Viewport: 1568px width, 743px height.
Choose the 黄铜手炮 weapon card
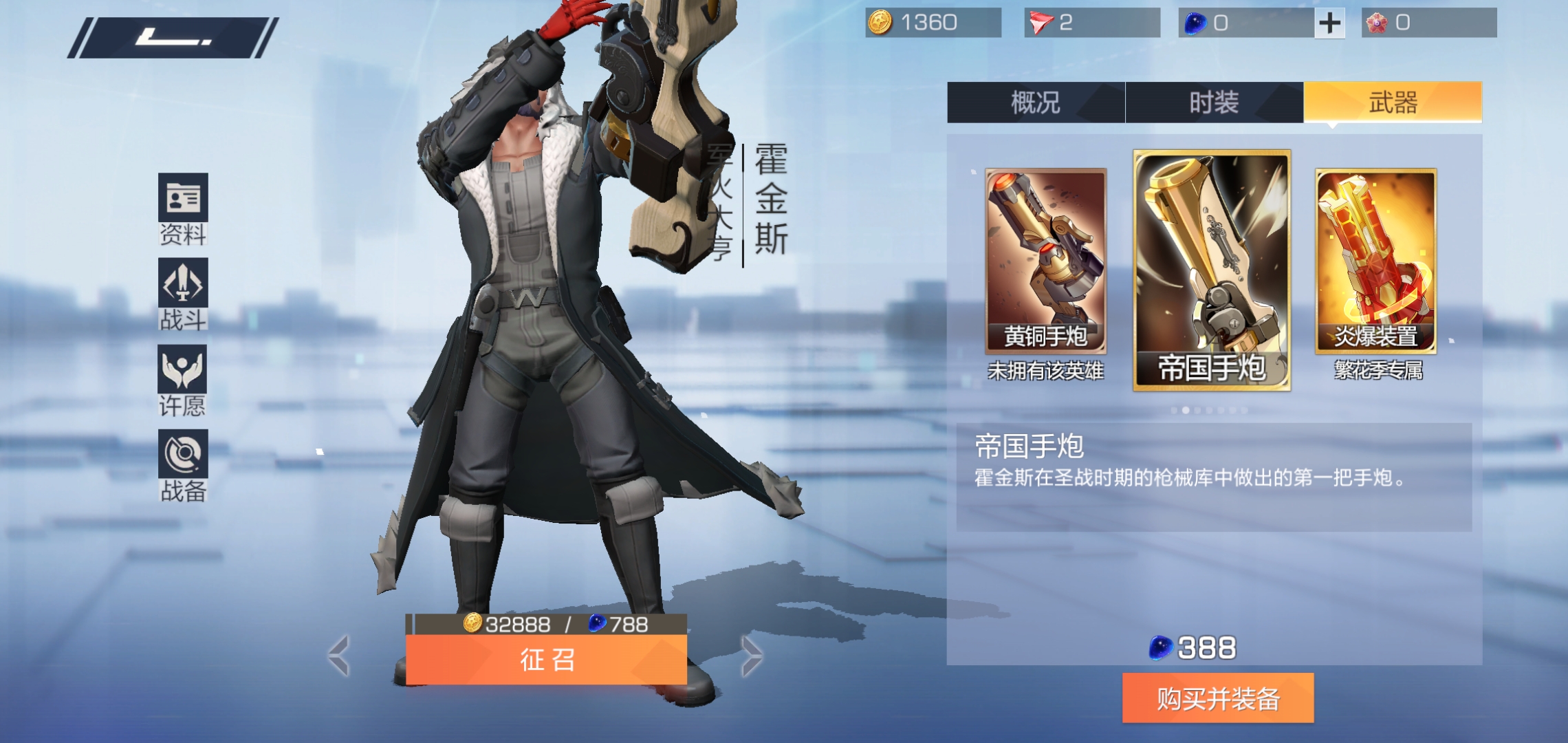[x=1045, y=261]
